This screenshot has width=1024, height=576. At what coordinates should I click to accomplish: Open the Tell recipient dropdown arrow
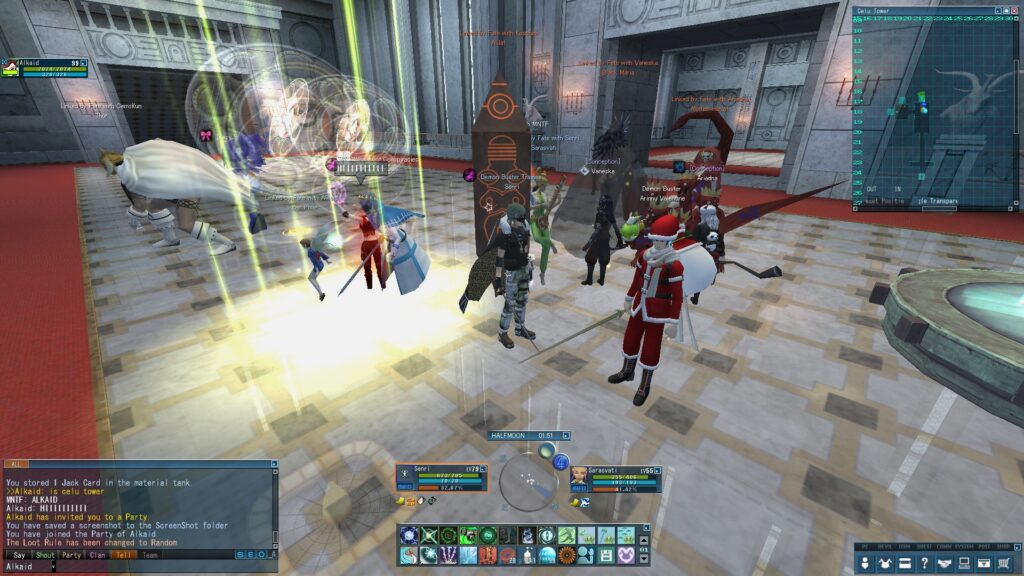coord(54,567)
